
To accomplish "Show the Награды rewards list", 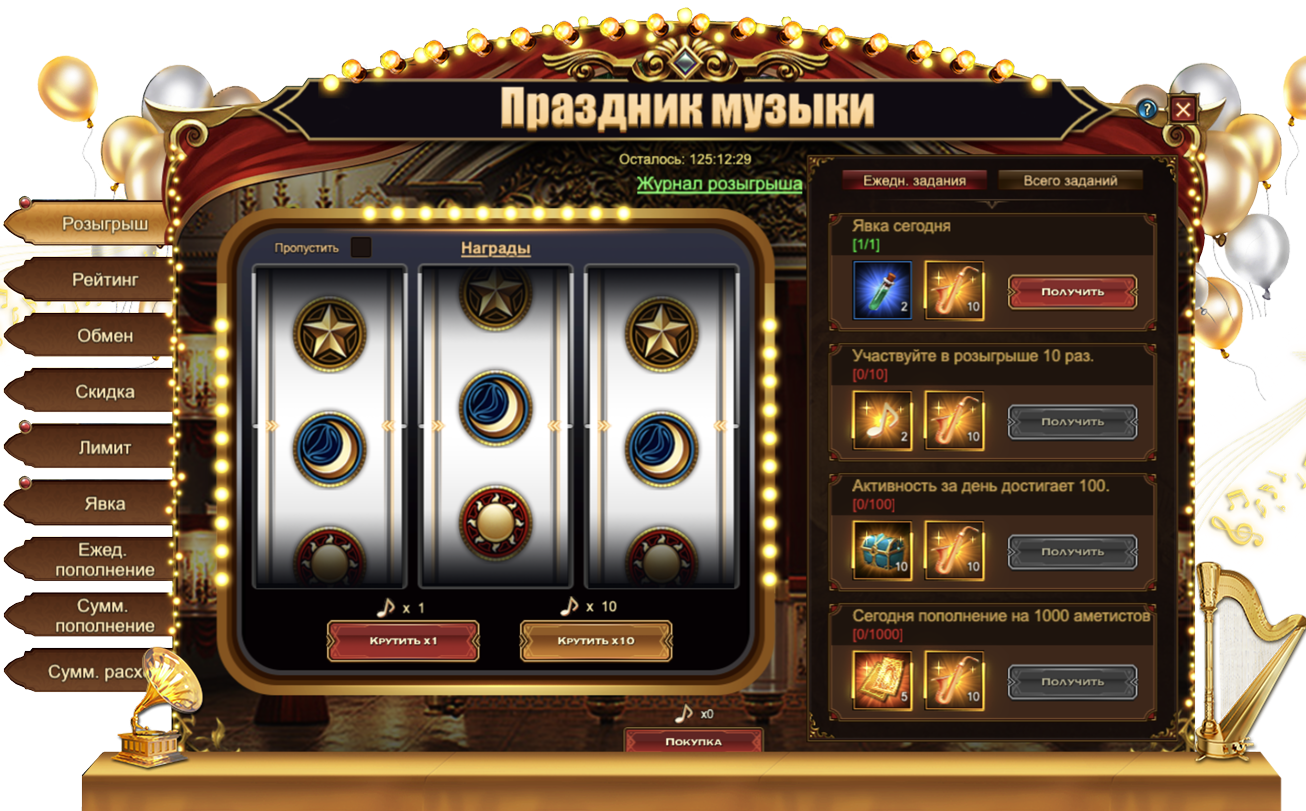I will coord(495,248).
